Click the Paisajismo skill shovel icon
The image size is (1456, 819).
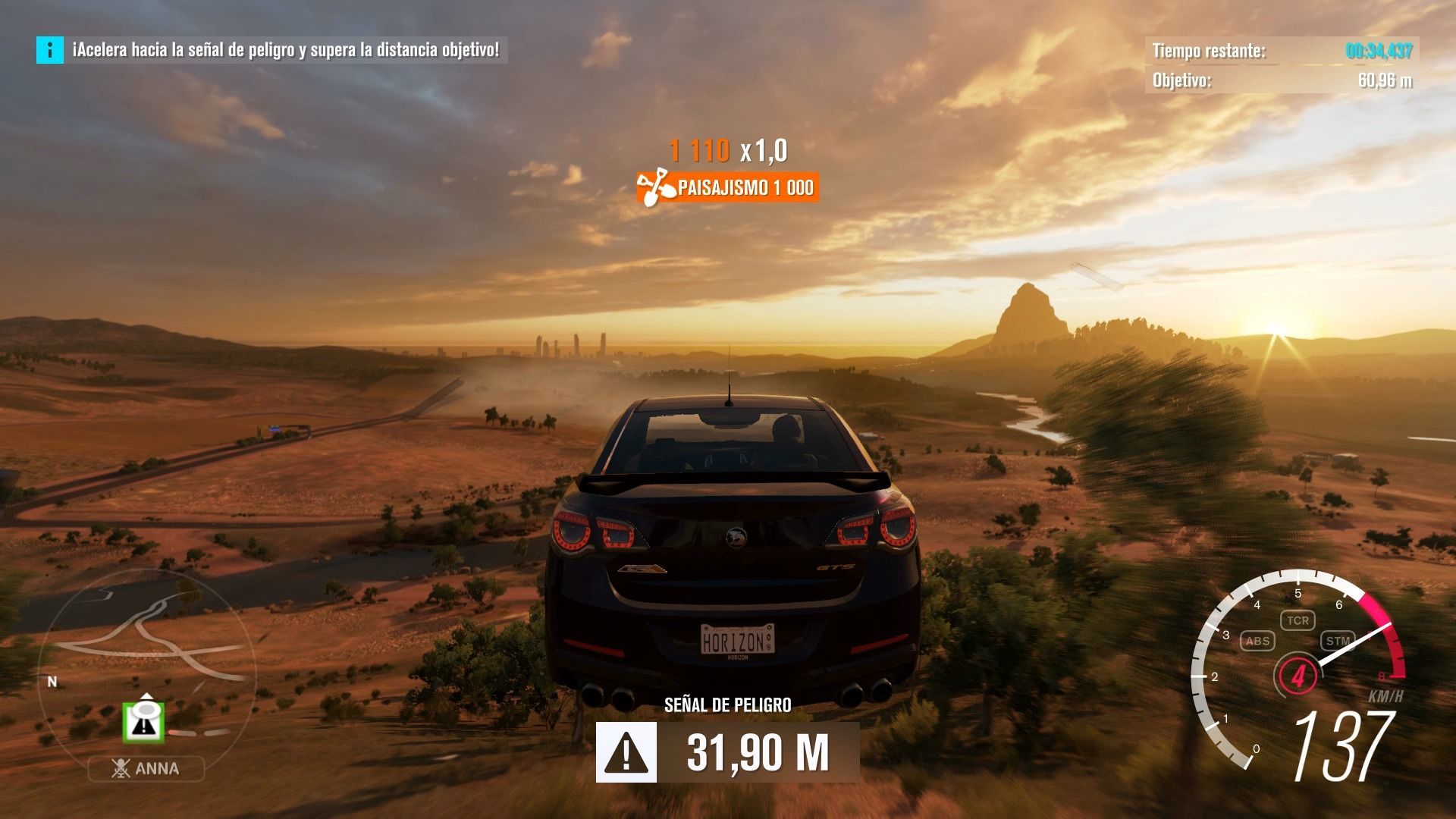click(x=652, y=187)
